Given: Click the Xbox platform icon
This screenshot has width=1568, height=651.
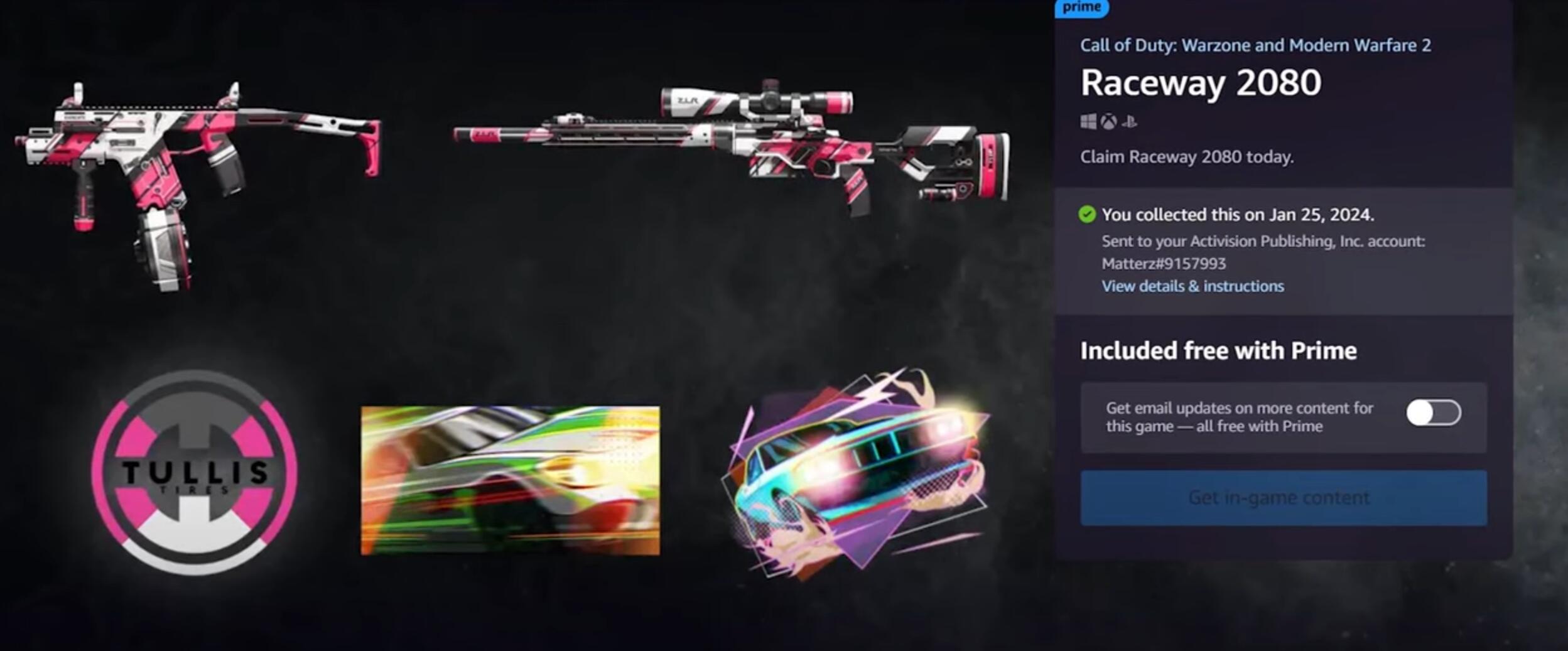Looking at the screenshot, I should point(1109,121).
